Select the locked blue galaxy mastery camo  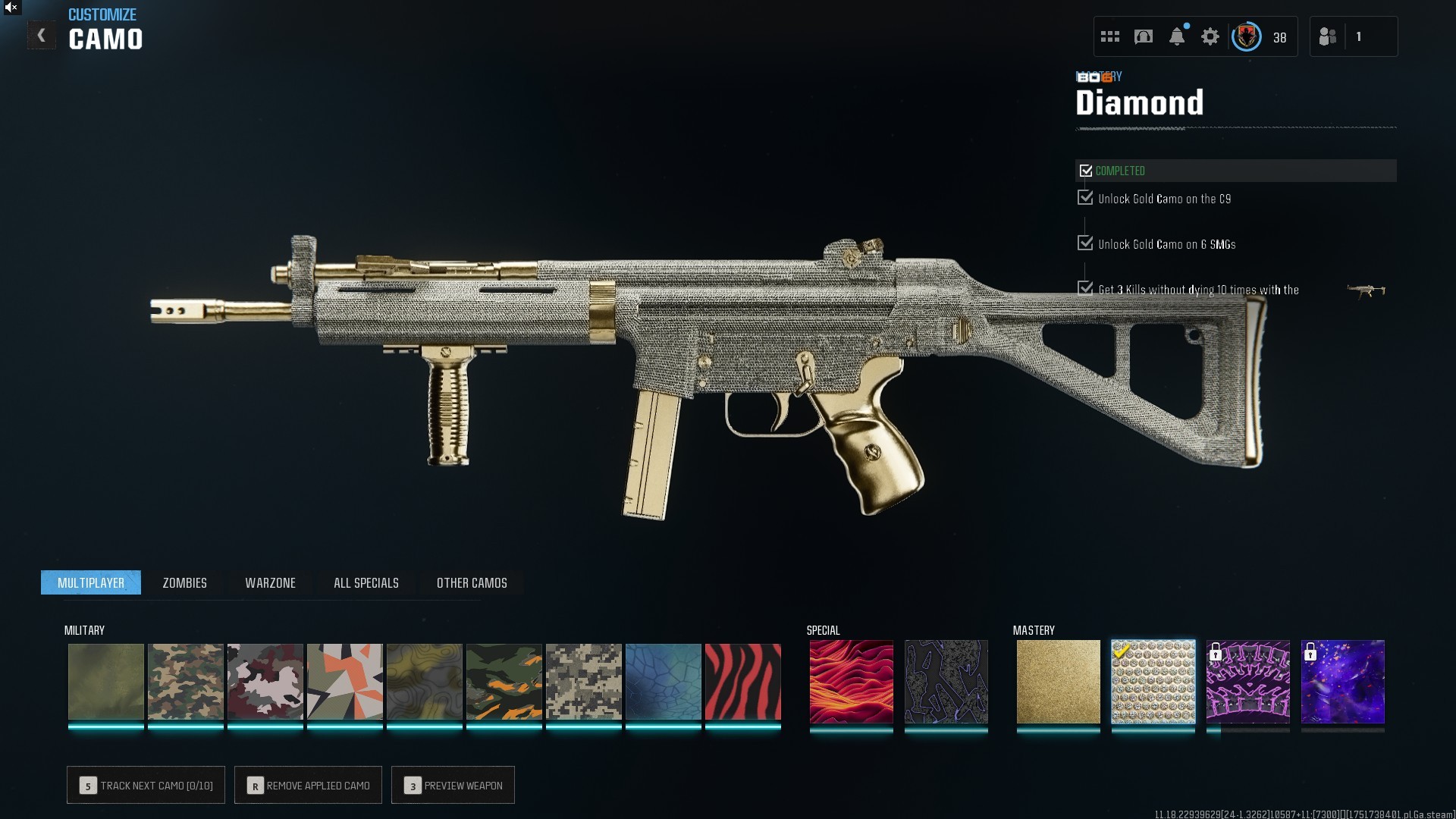1342,682
